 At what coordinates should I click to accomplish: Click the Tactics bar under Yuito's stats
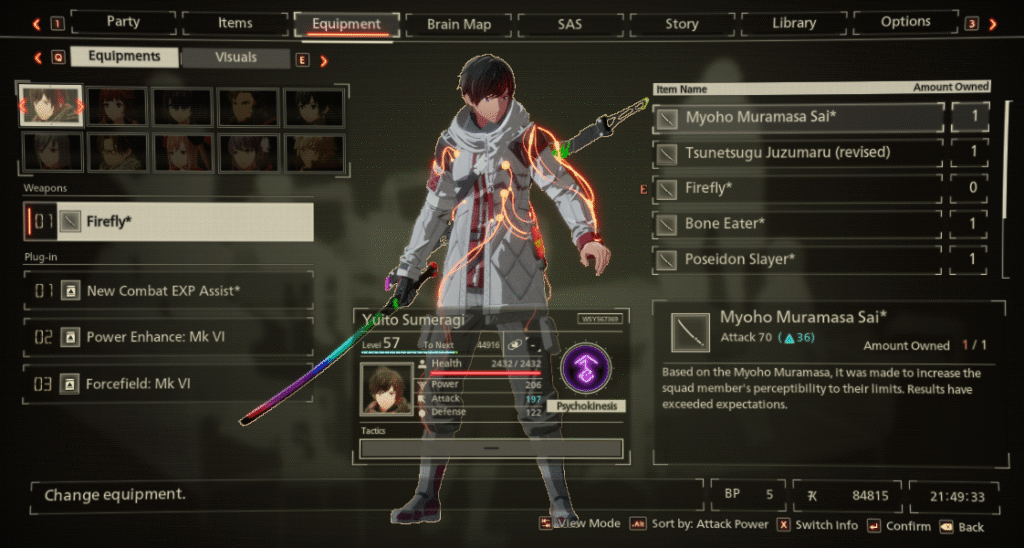point(490,449)
